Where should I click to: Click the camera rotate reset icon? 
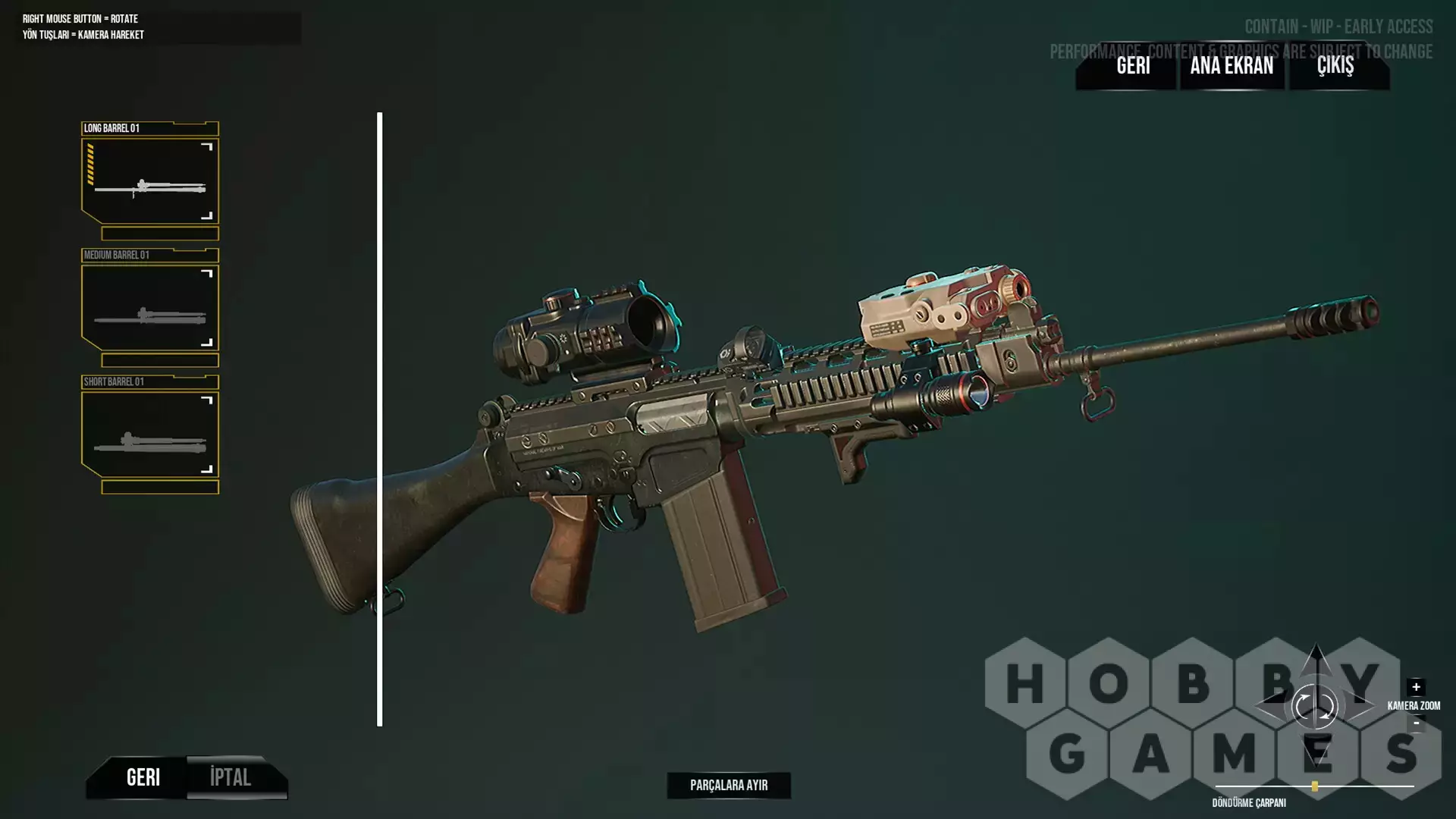[1314, 707]
